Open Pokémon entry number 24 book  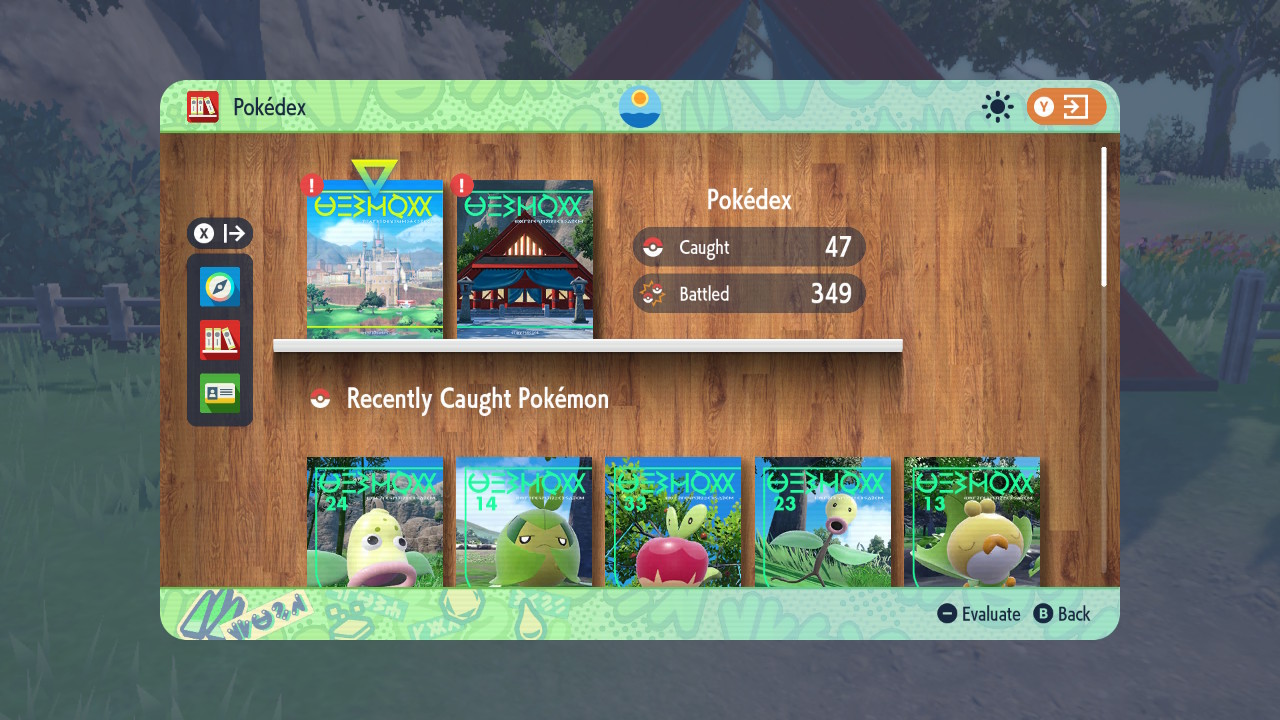coord(375,522)
